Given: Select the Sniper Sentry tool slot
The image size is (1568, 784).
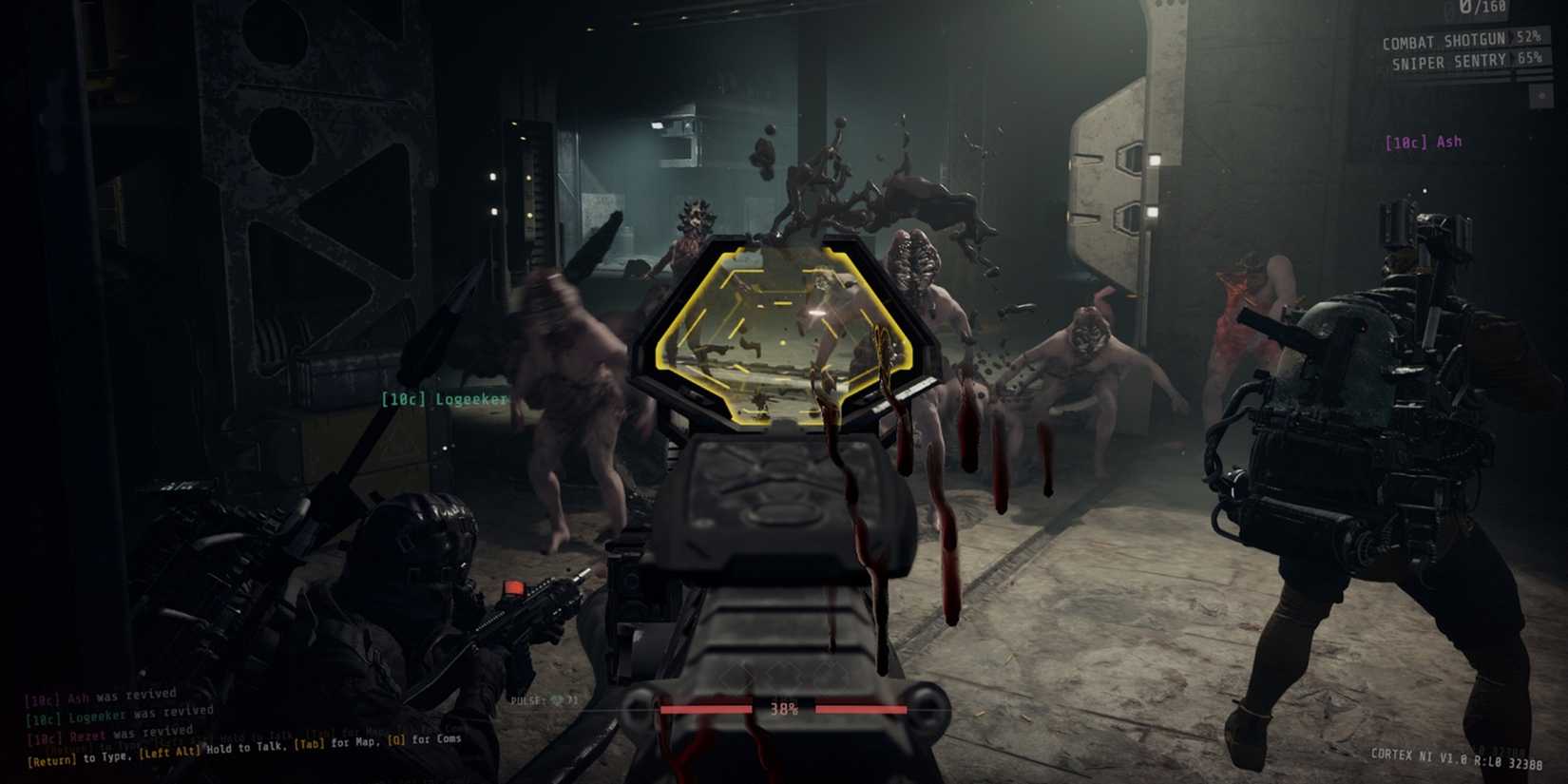Looking at the screenshot, I should click(x=1449, y=61).
